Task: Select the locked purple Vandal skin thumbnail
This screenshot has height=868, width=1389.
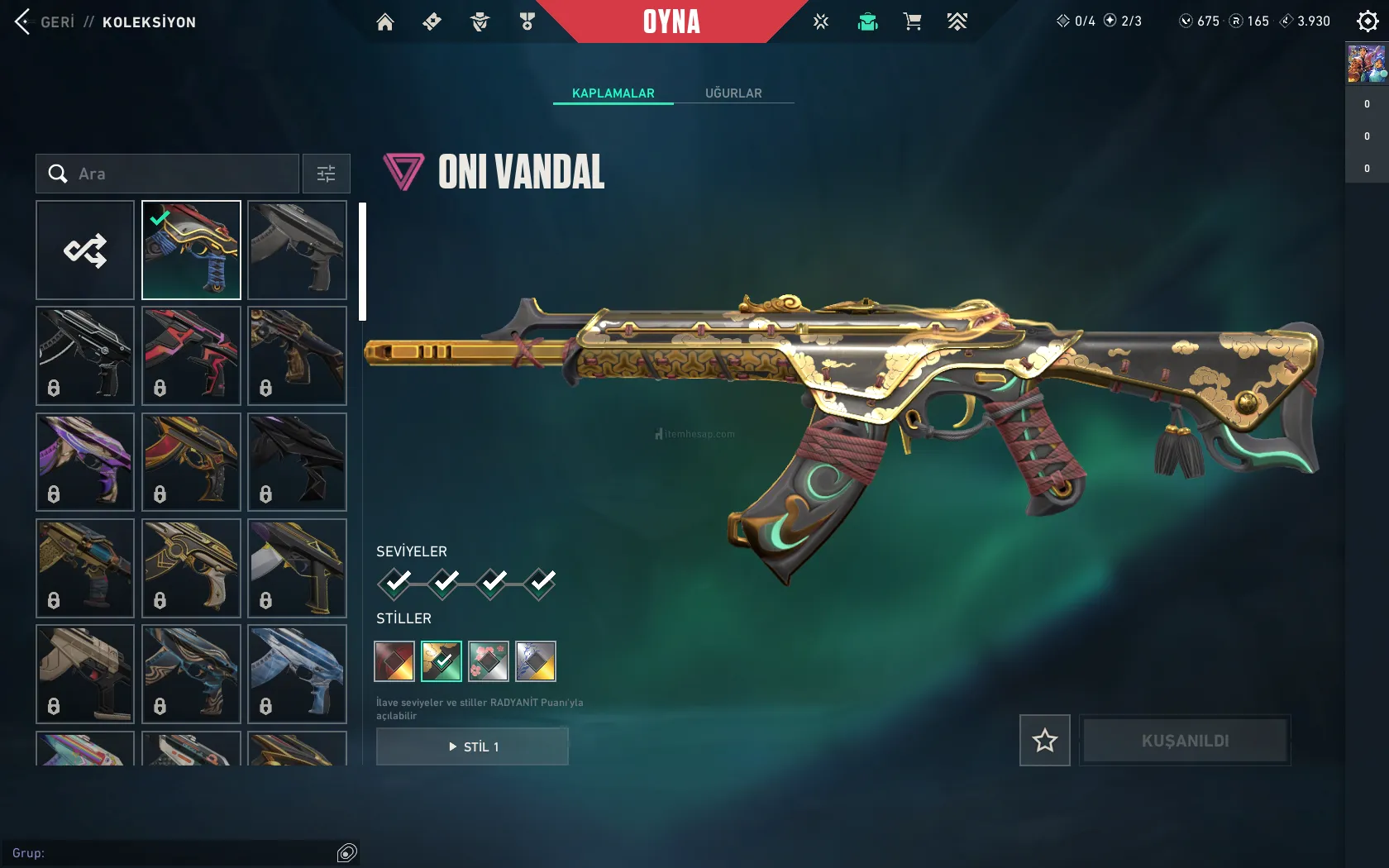Action: pyautogui.click(x=85, y=462)
